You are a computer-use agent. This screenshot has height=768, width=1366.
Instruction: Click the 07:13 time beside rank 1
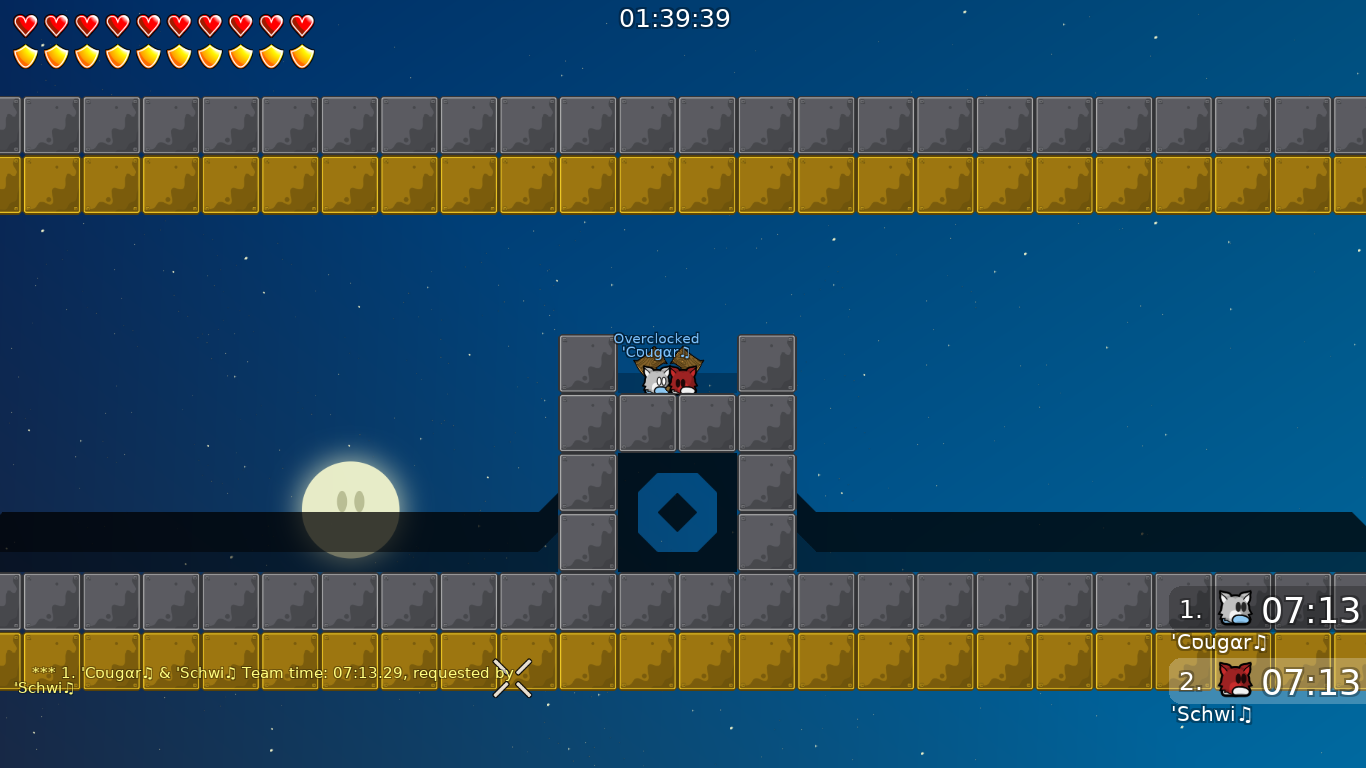click(x=1312, y=608)
